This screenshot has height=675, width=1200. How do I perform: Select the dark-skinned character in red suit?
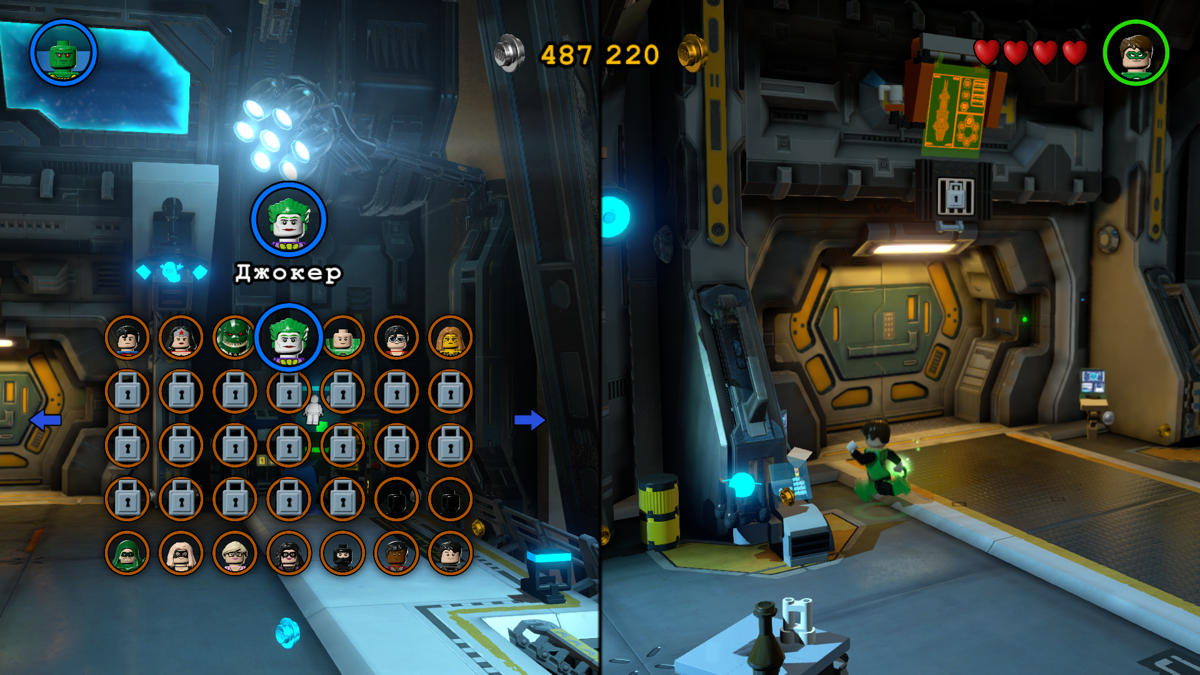(x=397, y=553)
